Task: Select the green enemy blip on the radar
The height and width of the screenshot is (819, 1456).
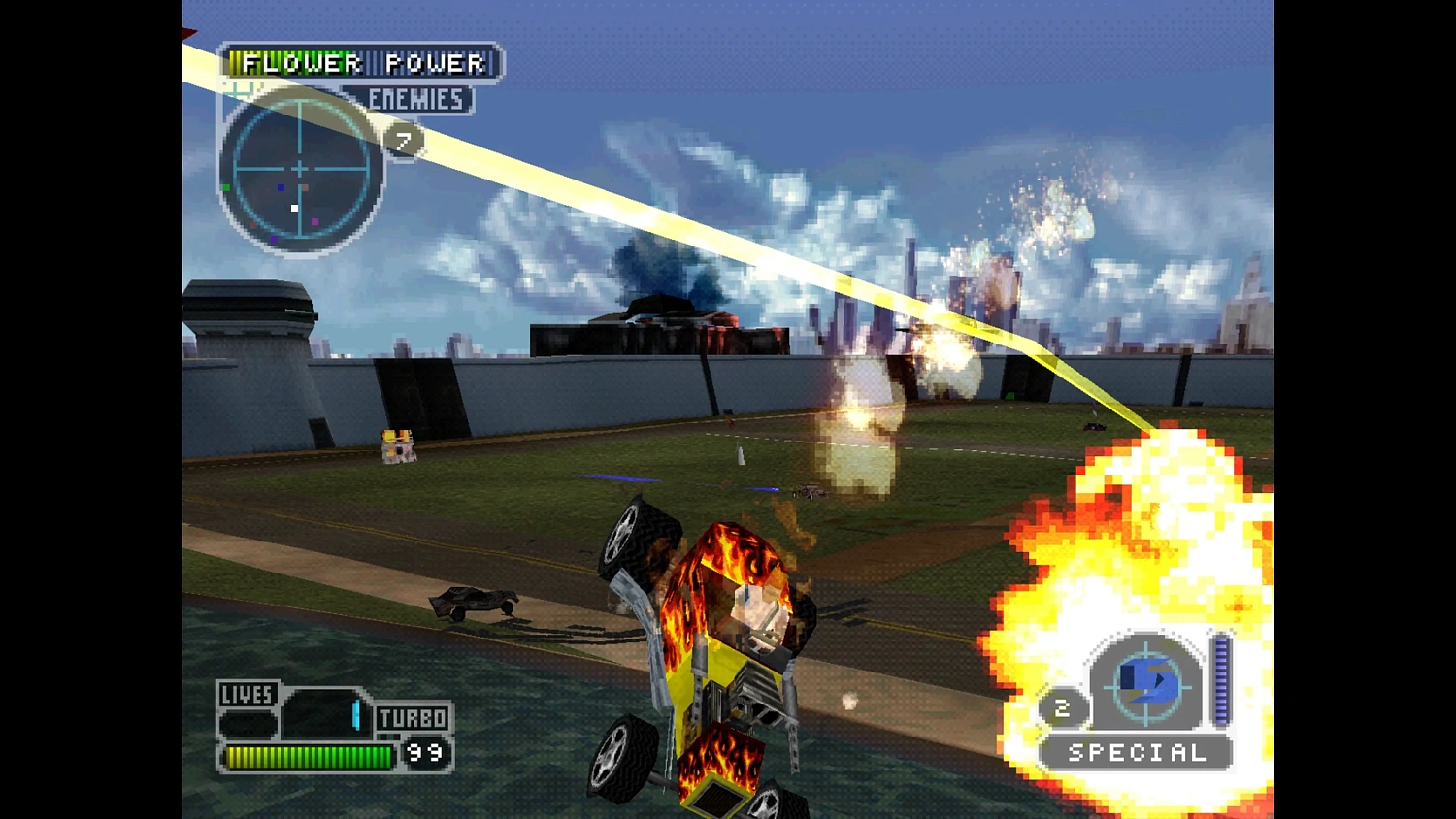Action: pos(226,187)
